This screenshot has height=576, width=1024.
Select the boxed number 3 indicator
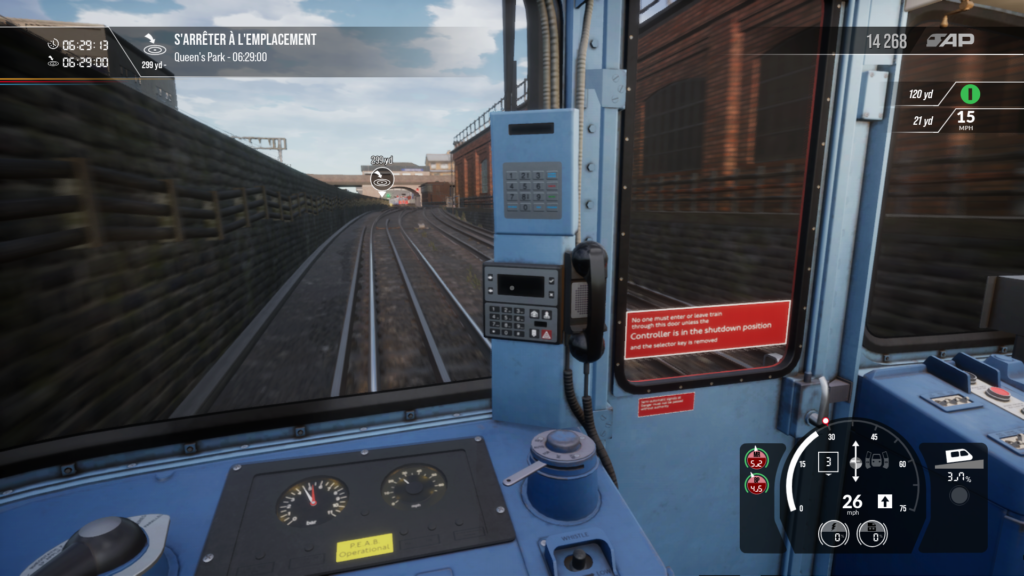pos(827,462)
